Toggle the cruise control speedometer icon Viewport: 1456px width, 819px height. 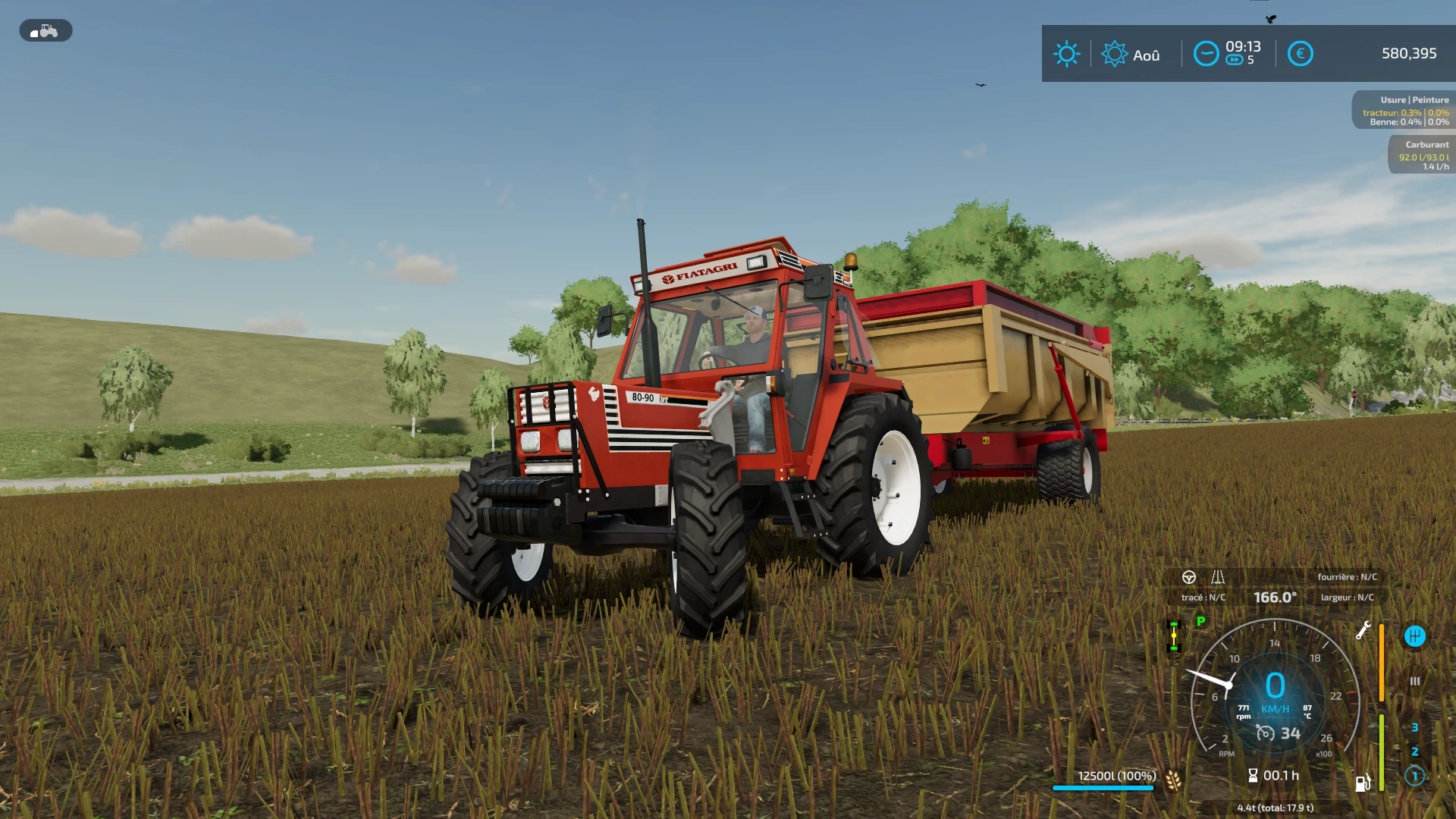(x=1266, y=733)
